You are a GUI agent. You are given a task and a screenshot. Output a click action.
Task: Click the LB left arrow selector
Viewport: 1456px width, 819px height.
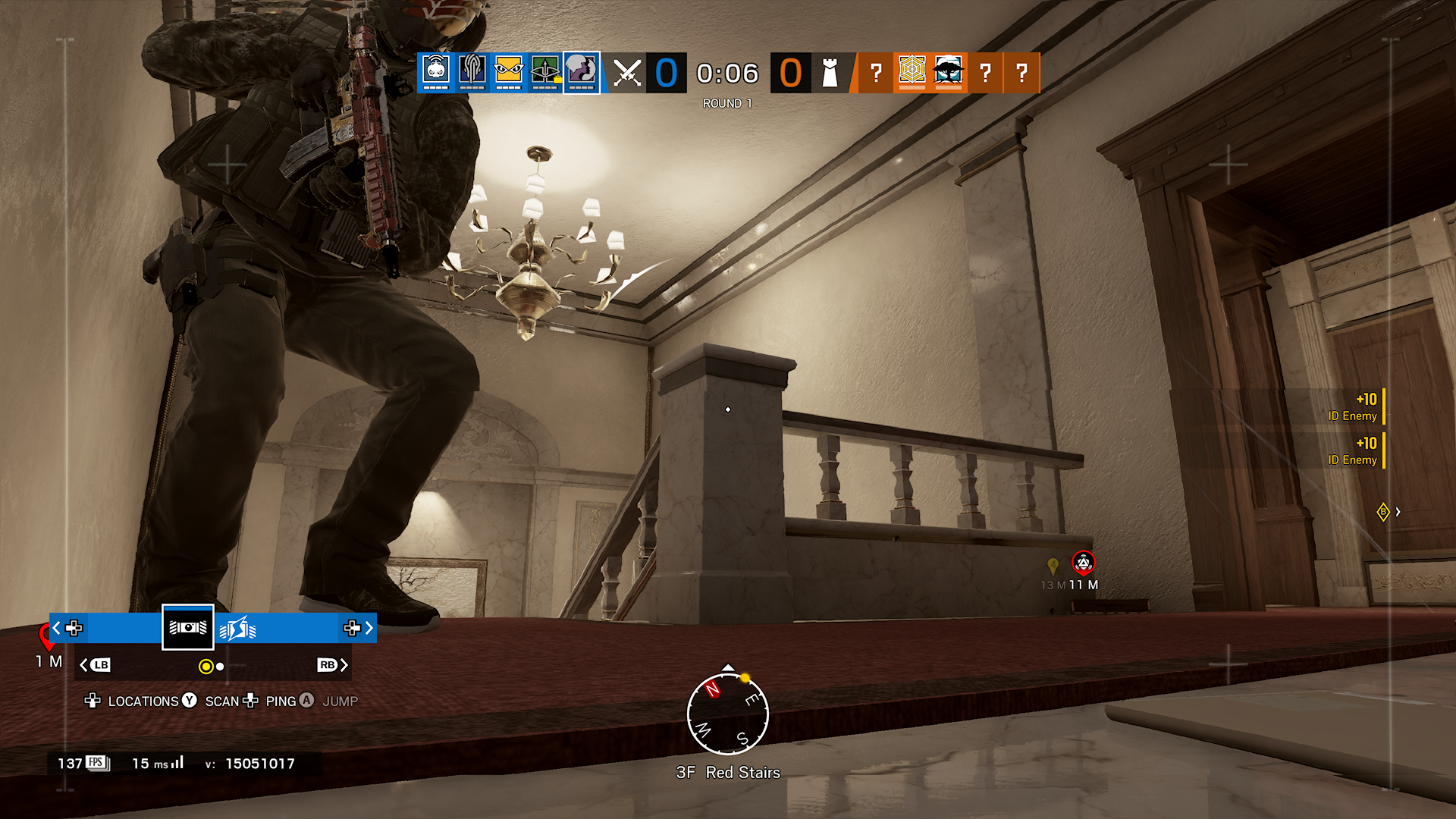click(97, 665)
